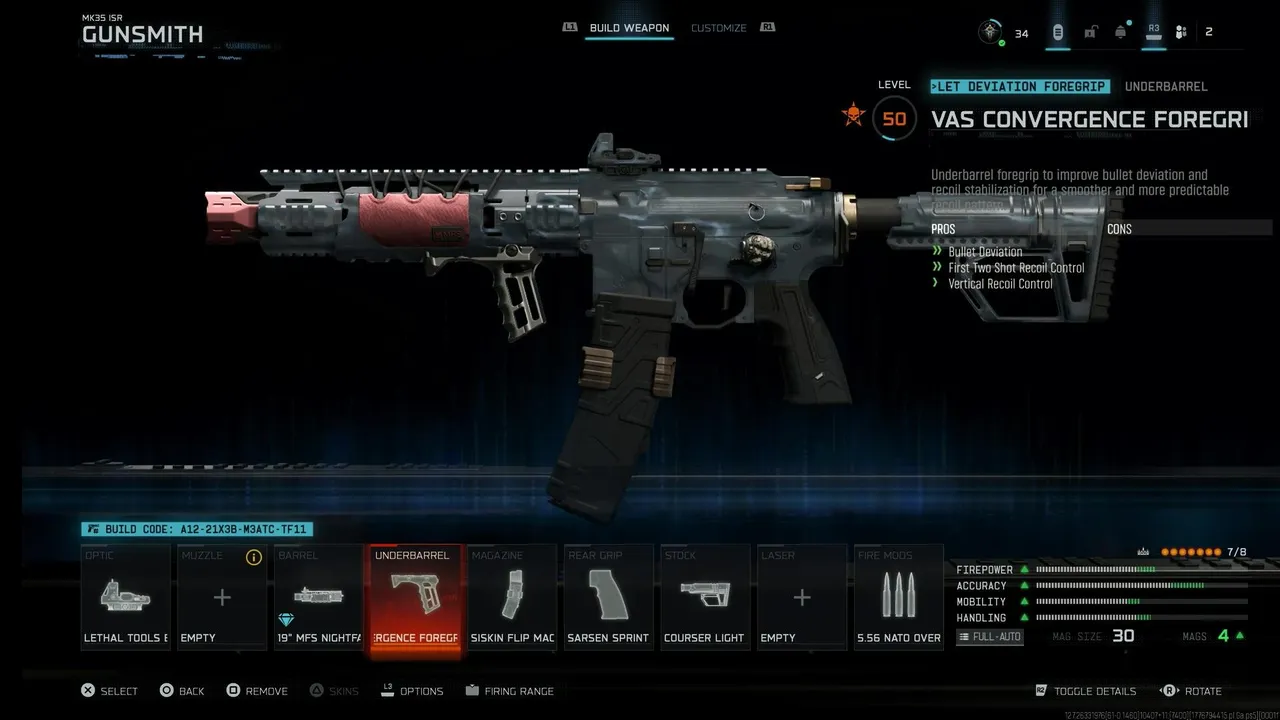The image size is (1280, 720).
Task: Select the Underbarrel category header
Action: [x=1166, y=87]
